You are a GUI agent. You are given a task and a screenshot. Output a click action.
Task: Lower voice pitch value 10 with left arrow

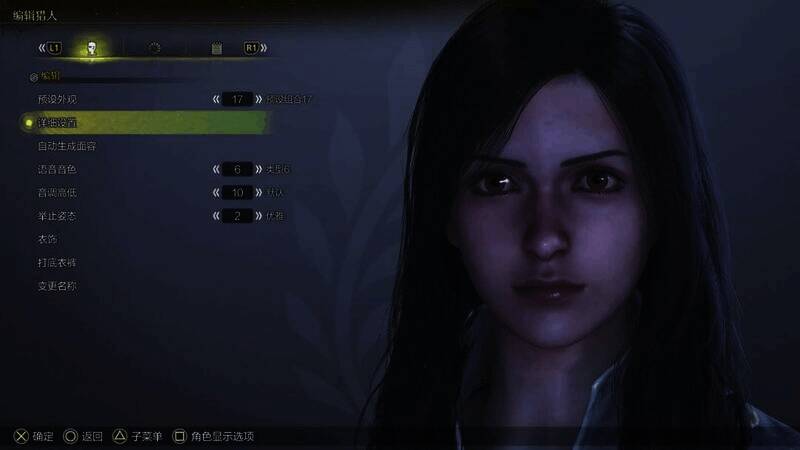tap(216, 192)
